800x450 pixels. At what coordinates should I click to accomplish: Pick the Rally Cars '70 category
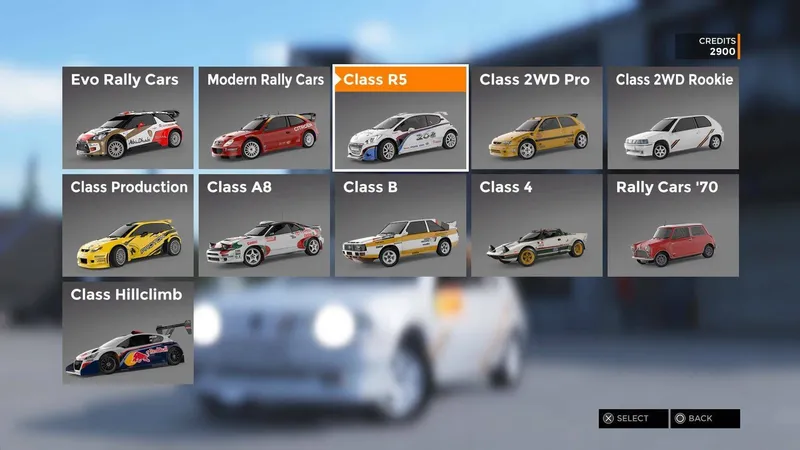(x=673, y=225)
